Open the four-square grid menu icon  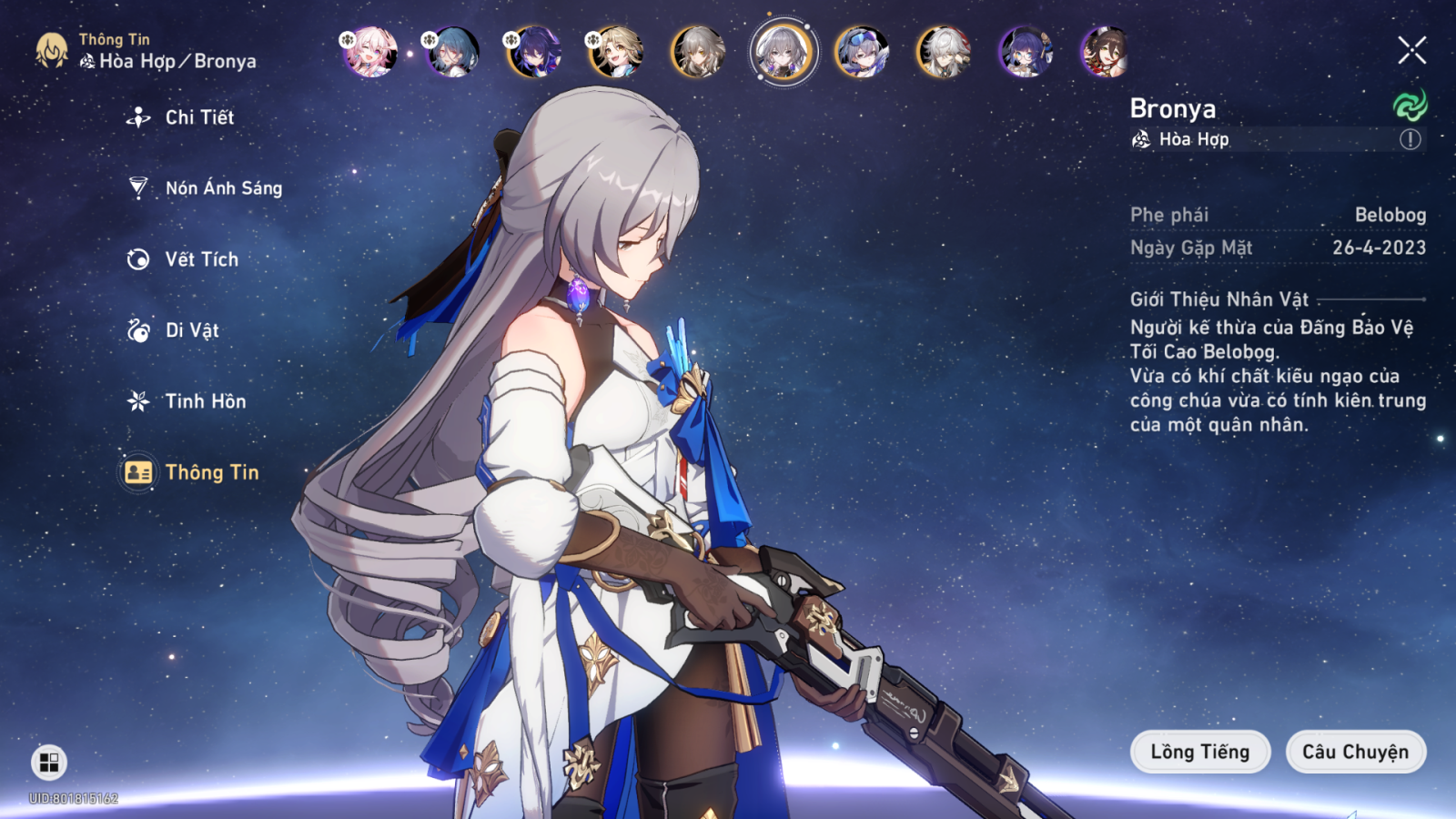coord(49,763)
